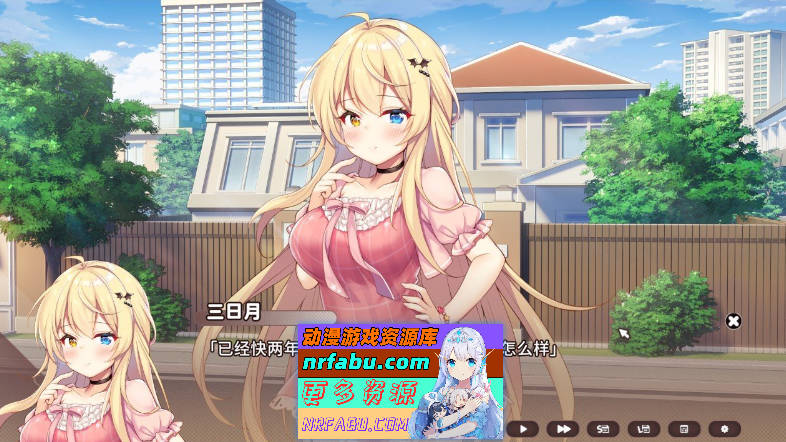786x442 pixels.
Task: Open the dialogue log button
Action: coord(684,429)
